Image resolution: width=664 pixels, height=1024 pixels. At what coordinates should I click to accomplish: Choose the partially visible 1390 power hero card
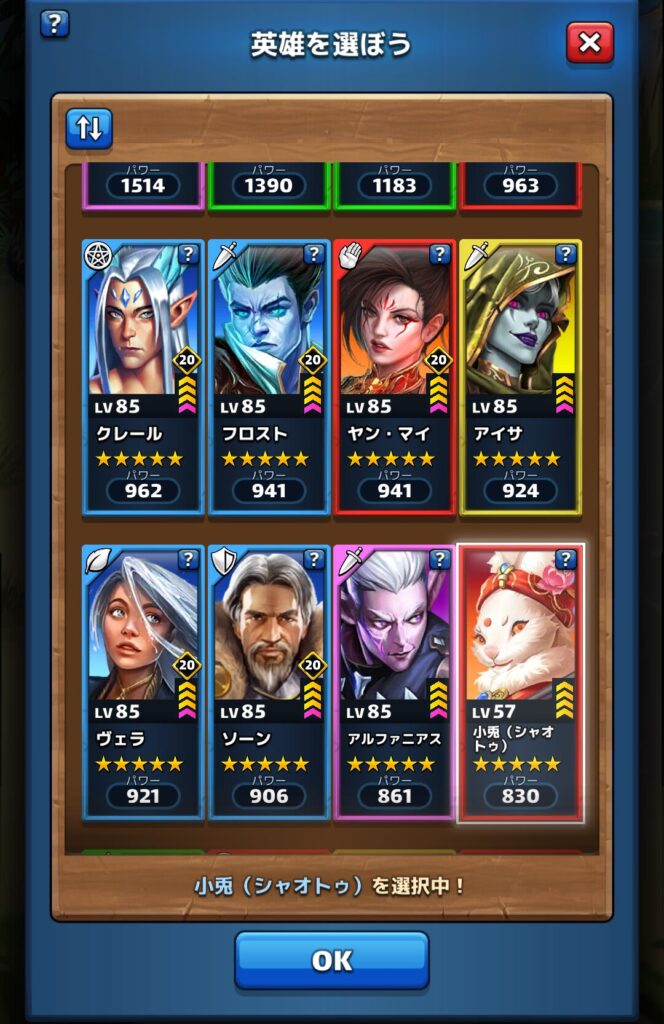pyautogui.click(x=268, y=185)
